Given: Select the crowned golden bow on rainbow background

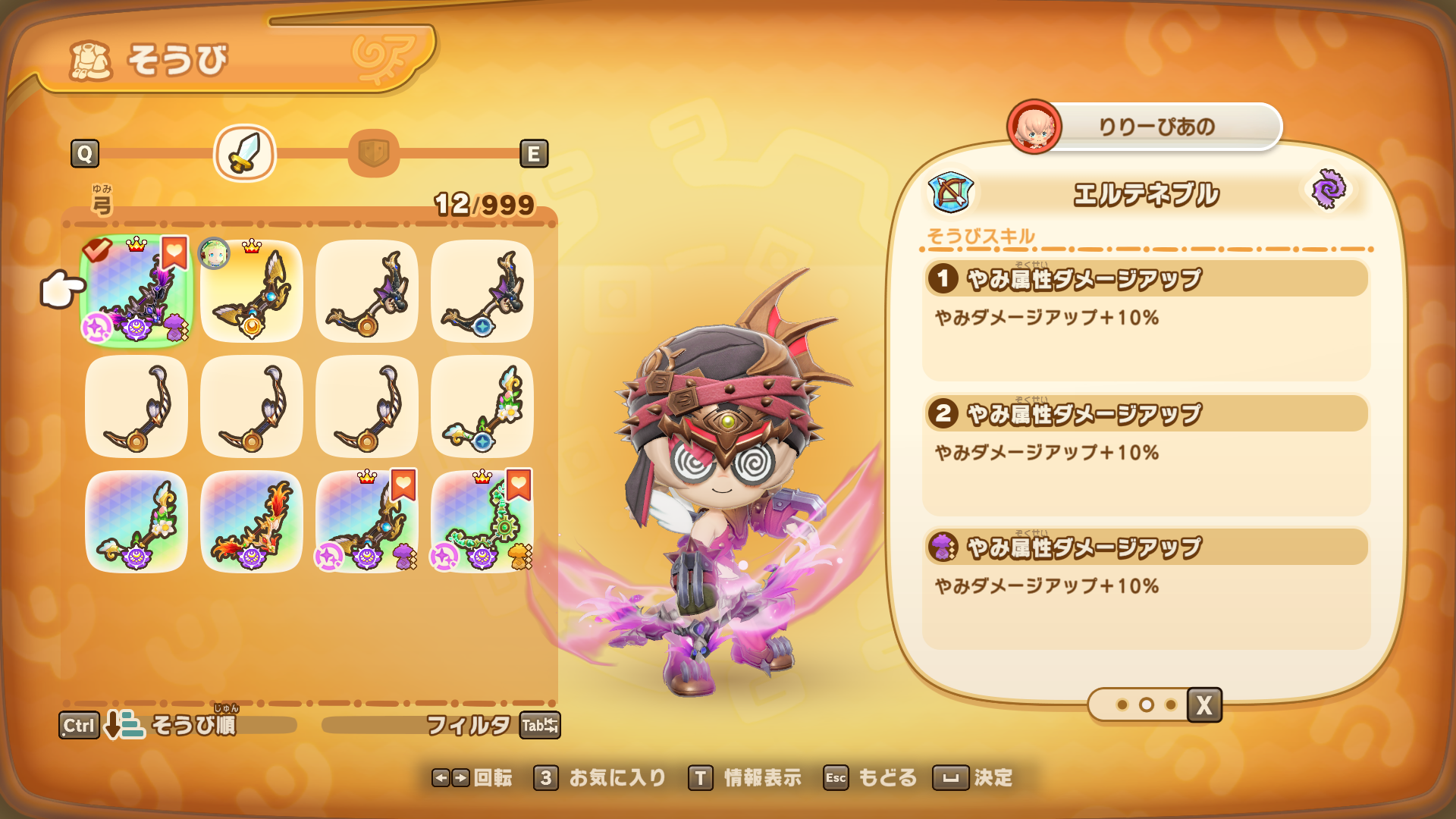Looking at the screenshot, I should (x=367, y=522).
